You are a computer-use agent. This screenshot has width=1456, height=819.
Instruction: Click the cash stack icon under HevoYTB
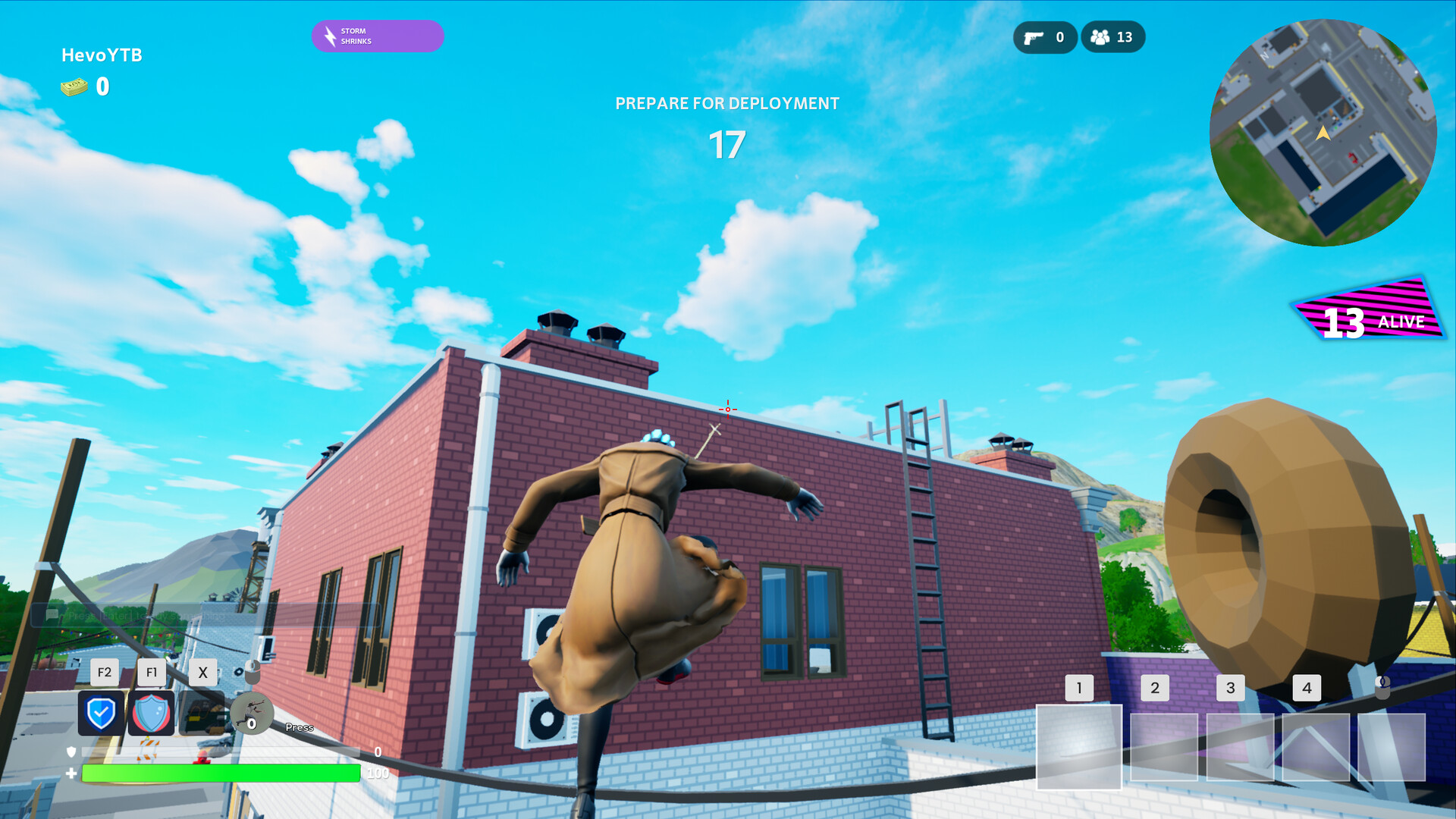(75, 86)
